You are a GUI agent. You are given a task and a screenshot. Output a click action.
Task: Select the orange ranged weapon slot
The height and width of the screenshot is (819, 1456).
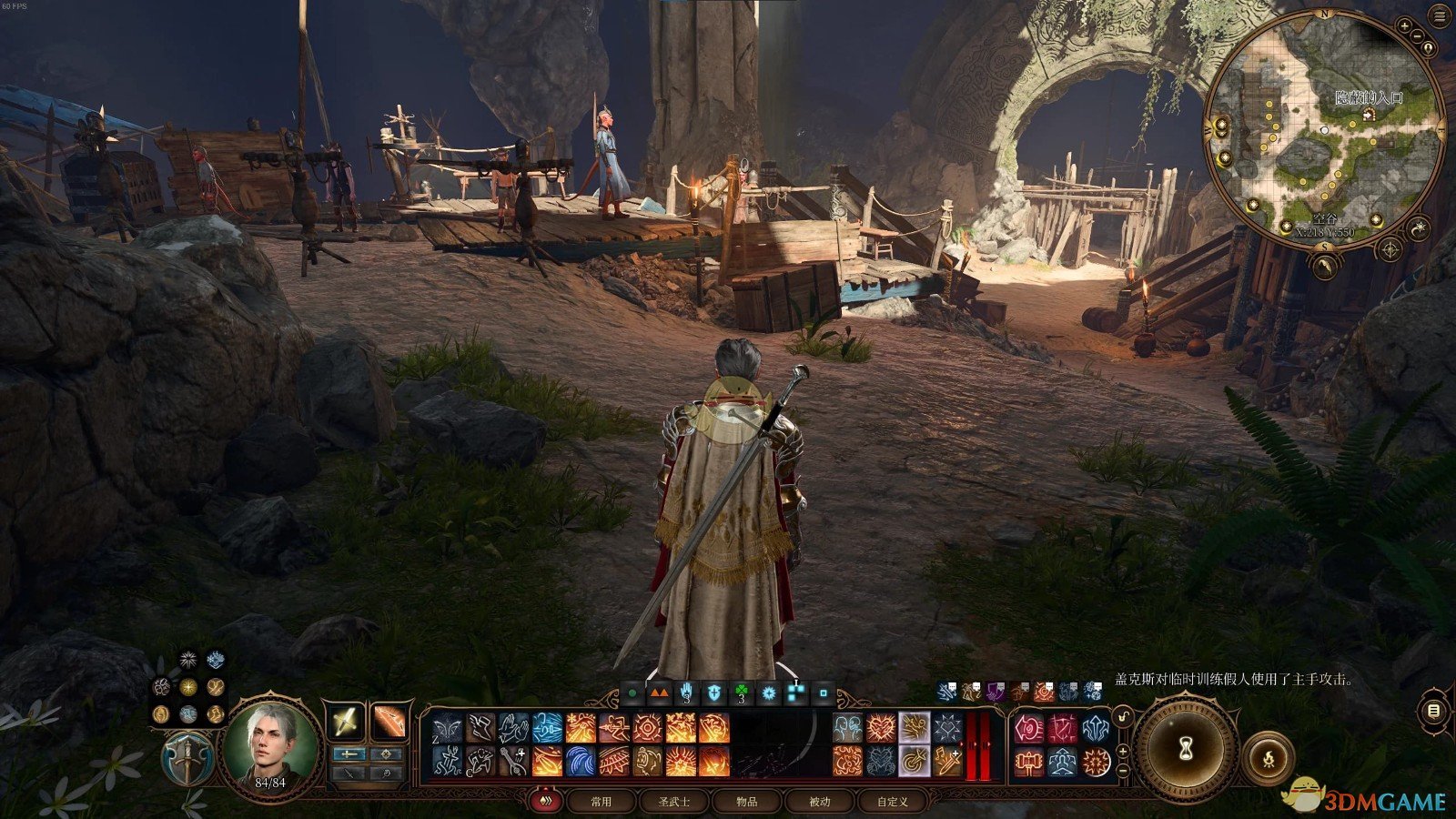click(389, 723)
